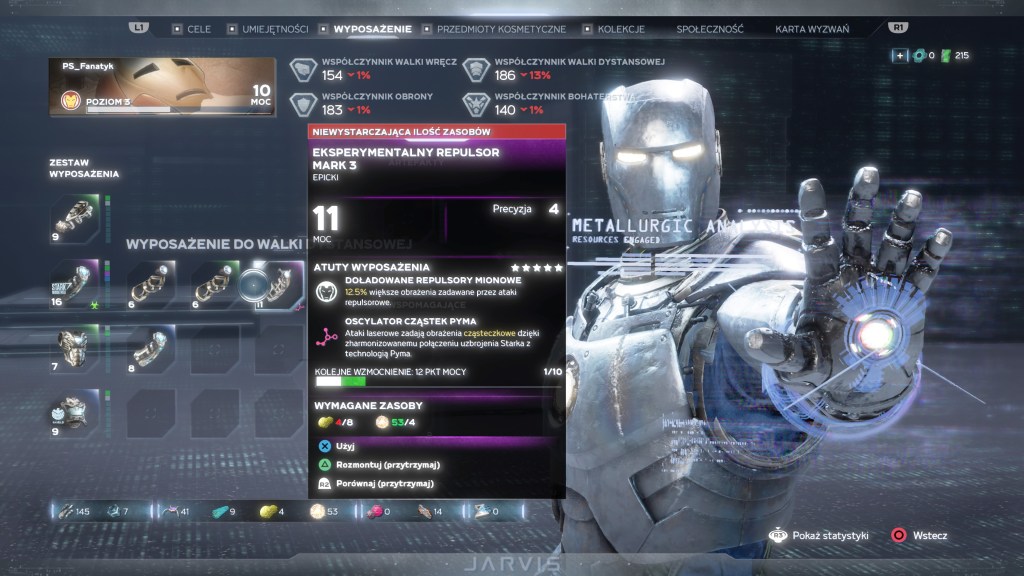Open the Umiejętności tab
The height and width of the screenshot is (576, 1024).
(x=274, y=29)
